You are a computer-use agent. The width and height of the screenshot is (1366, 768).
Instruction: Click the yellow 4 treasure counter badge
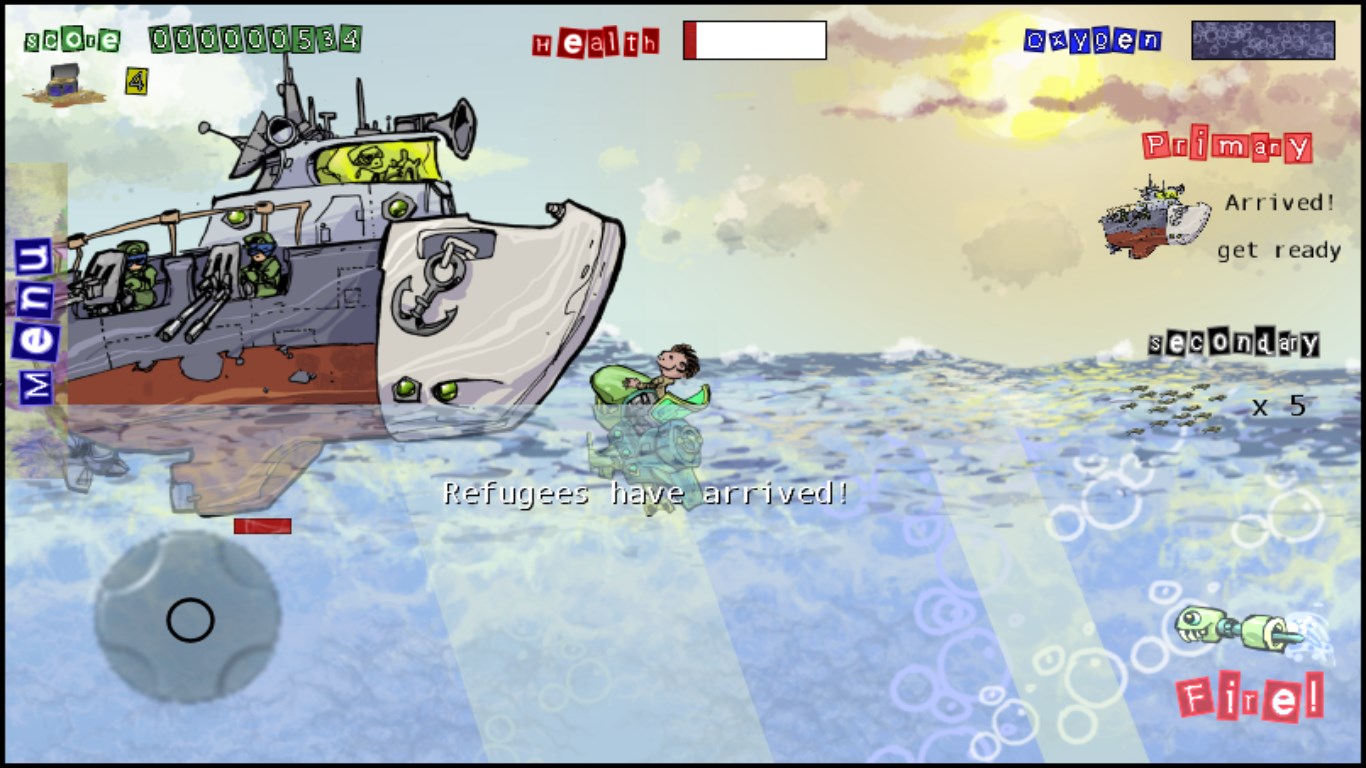click(135, 81)
